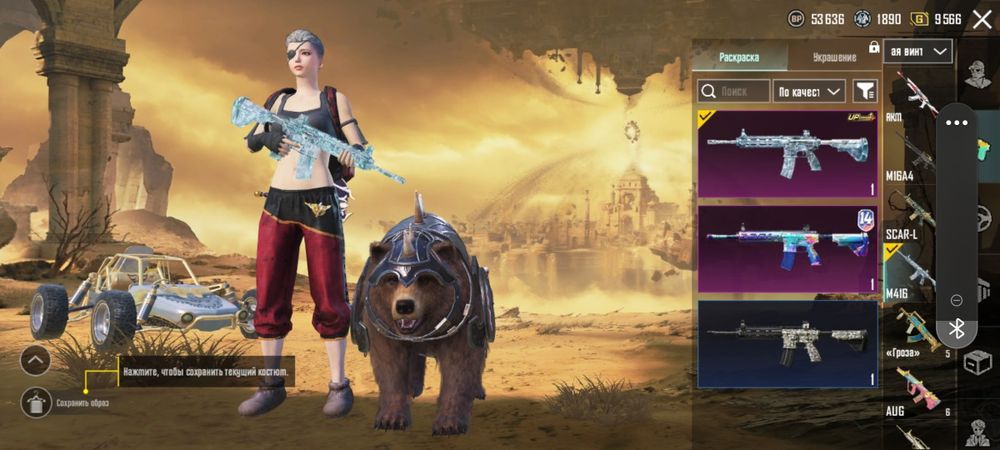Open the skin filter funnel button
The width and height of the screenshot is (1000, 450).
865,91
